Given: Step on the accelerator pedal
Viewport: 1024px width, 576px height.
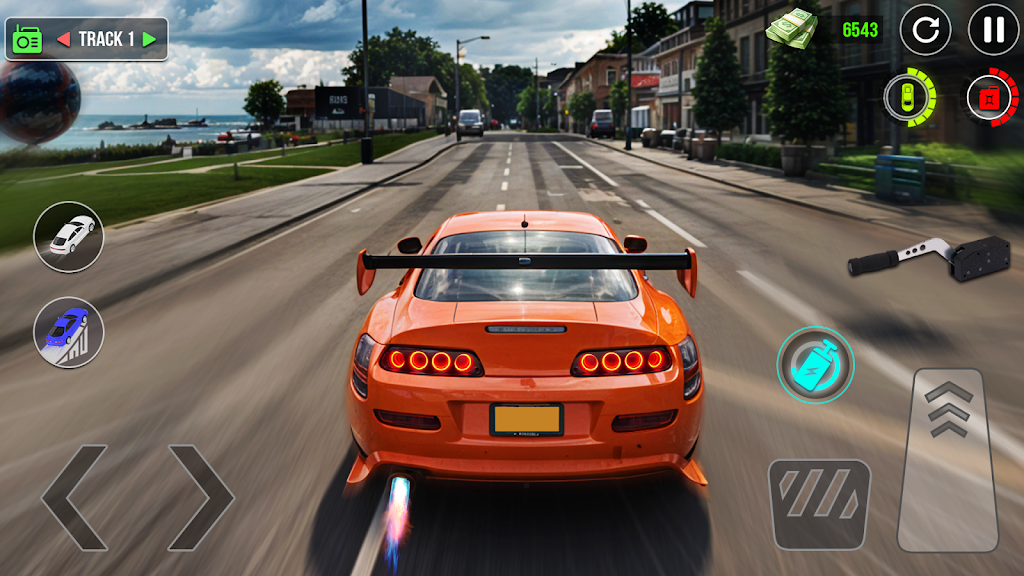Looking at the screenshot, I should tap(948, 459).
